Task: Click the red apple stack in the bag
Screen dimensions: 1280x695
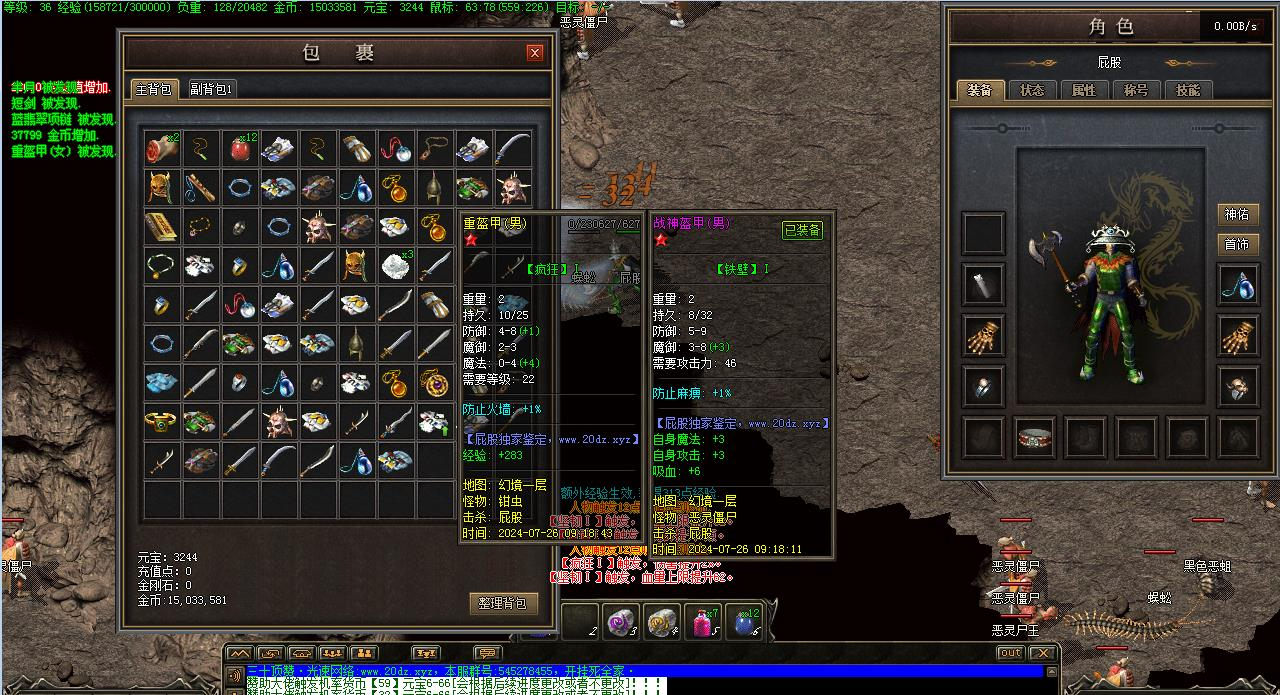Action: (239, 149)
